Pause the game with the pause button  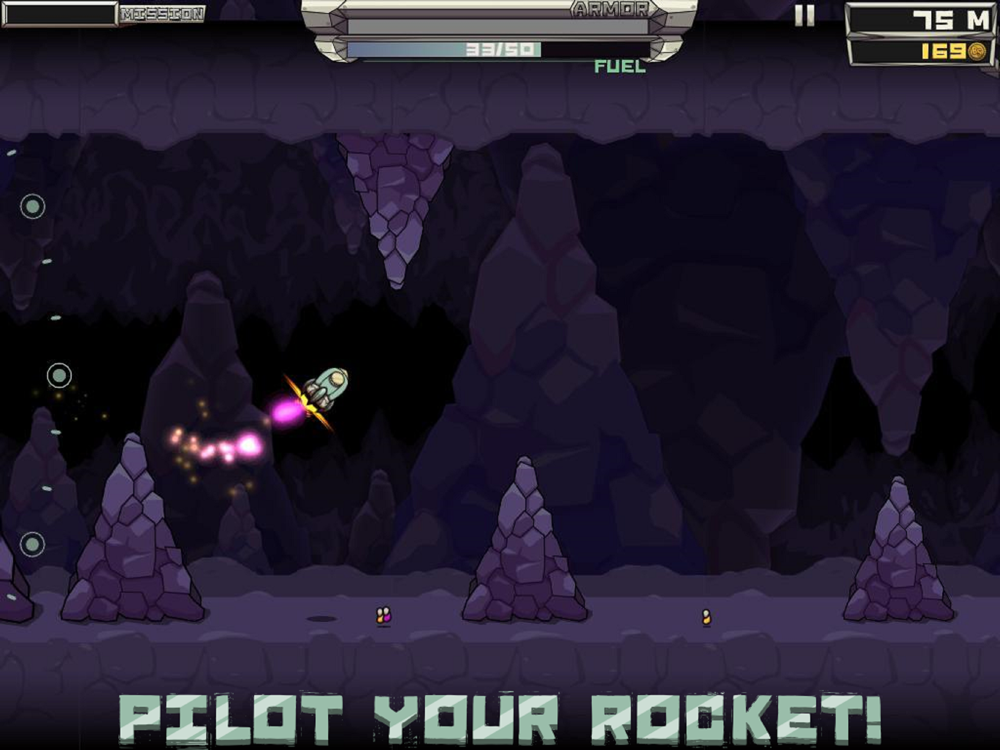[x=804, y=16]
